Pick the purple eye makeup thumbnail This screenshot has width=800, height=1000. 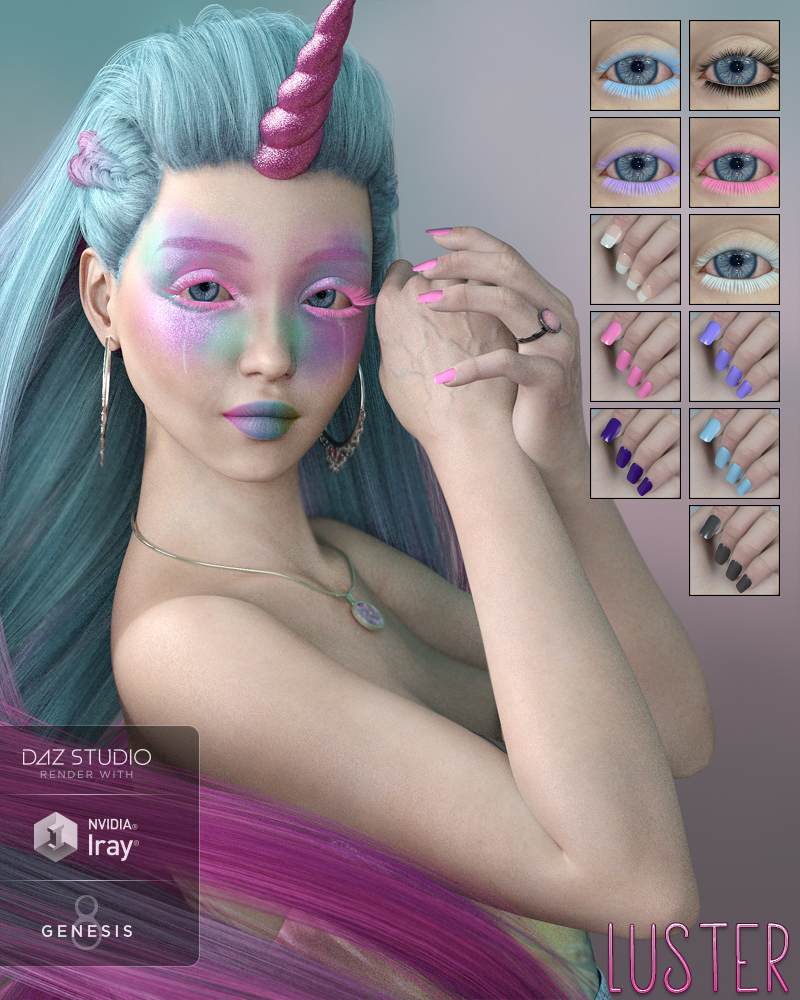pos(635,163)
